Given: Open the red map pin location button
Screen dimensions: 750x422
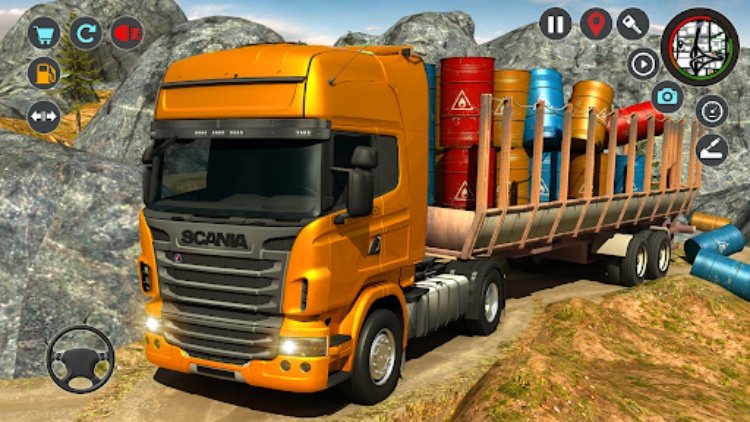Looking at the screenshot, I should click(596, 23).
